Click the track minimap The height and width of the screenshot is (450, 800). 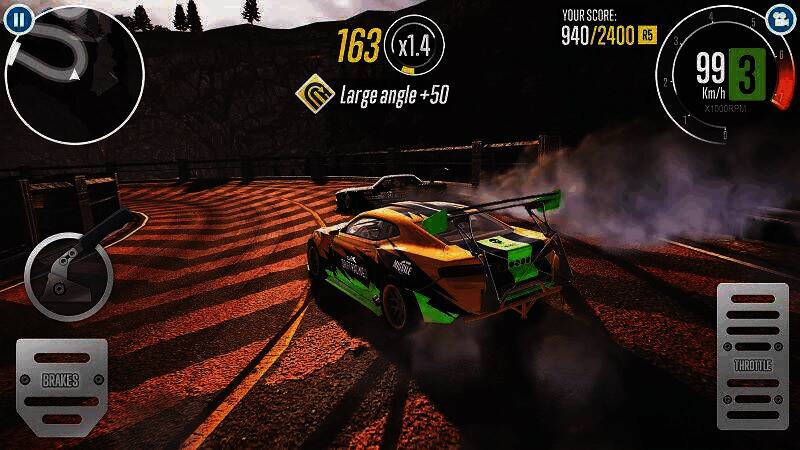coord(75,75)
